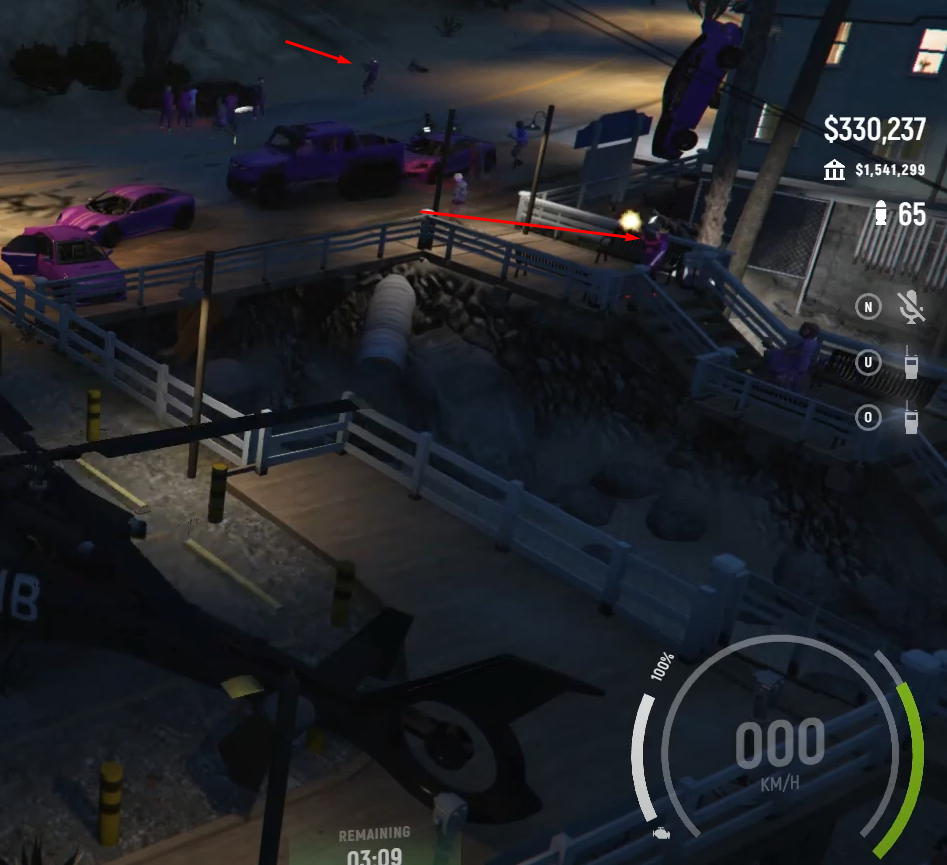The height and width of the screenshot is (865, 947).
Task: Select the radio icon beside the U key
Action: 912,362
